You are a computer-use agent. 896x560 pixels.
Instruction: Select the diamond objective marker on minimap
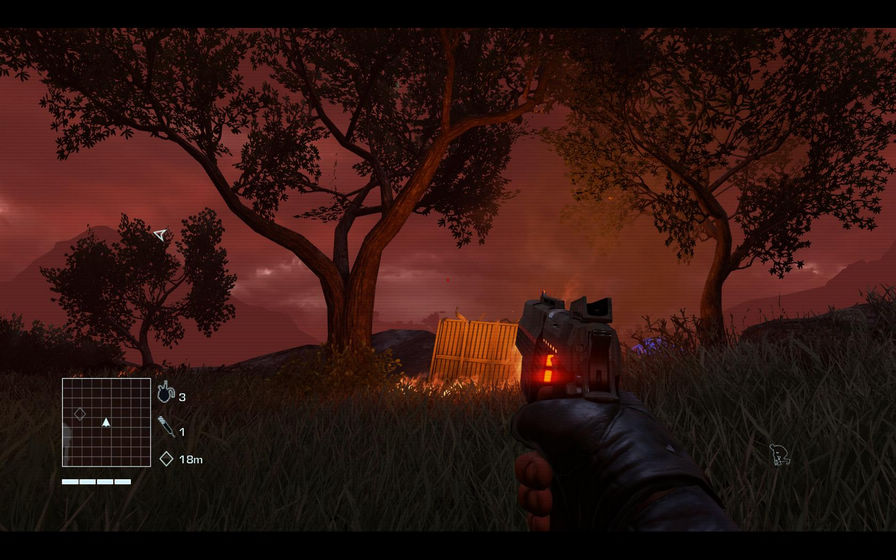(80, 413)
